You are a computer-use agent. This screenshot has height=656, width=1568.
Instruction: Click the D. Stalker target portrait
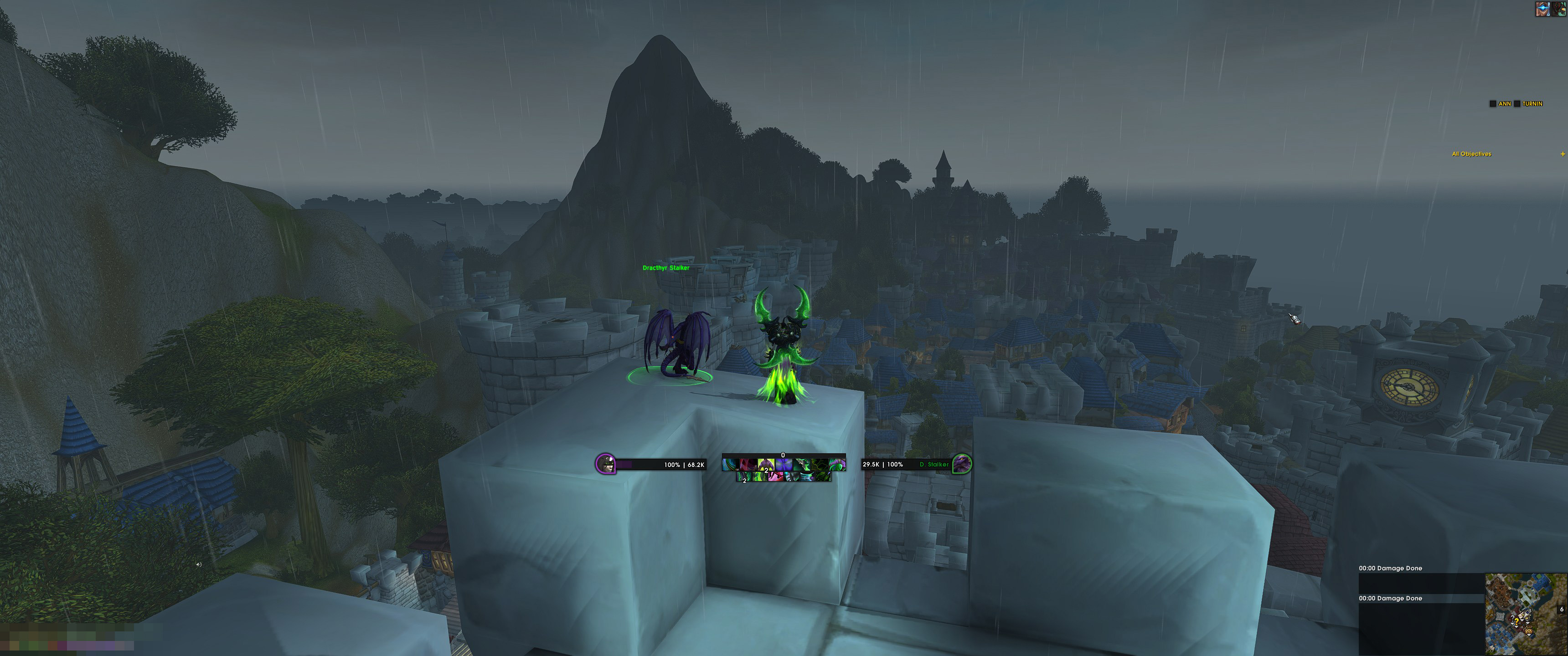coord(961,464)
